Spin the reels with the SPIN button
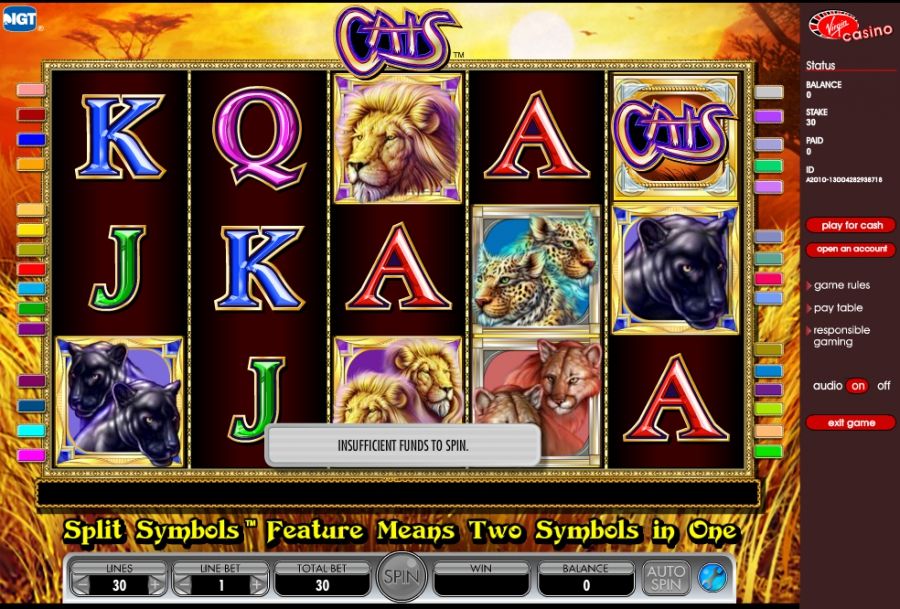This screenshot has width=900, height=609. (x=401, y=577)
